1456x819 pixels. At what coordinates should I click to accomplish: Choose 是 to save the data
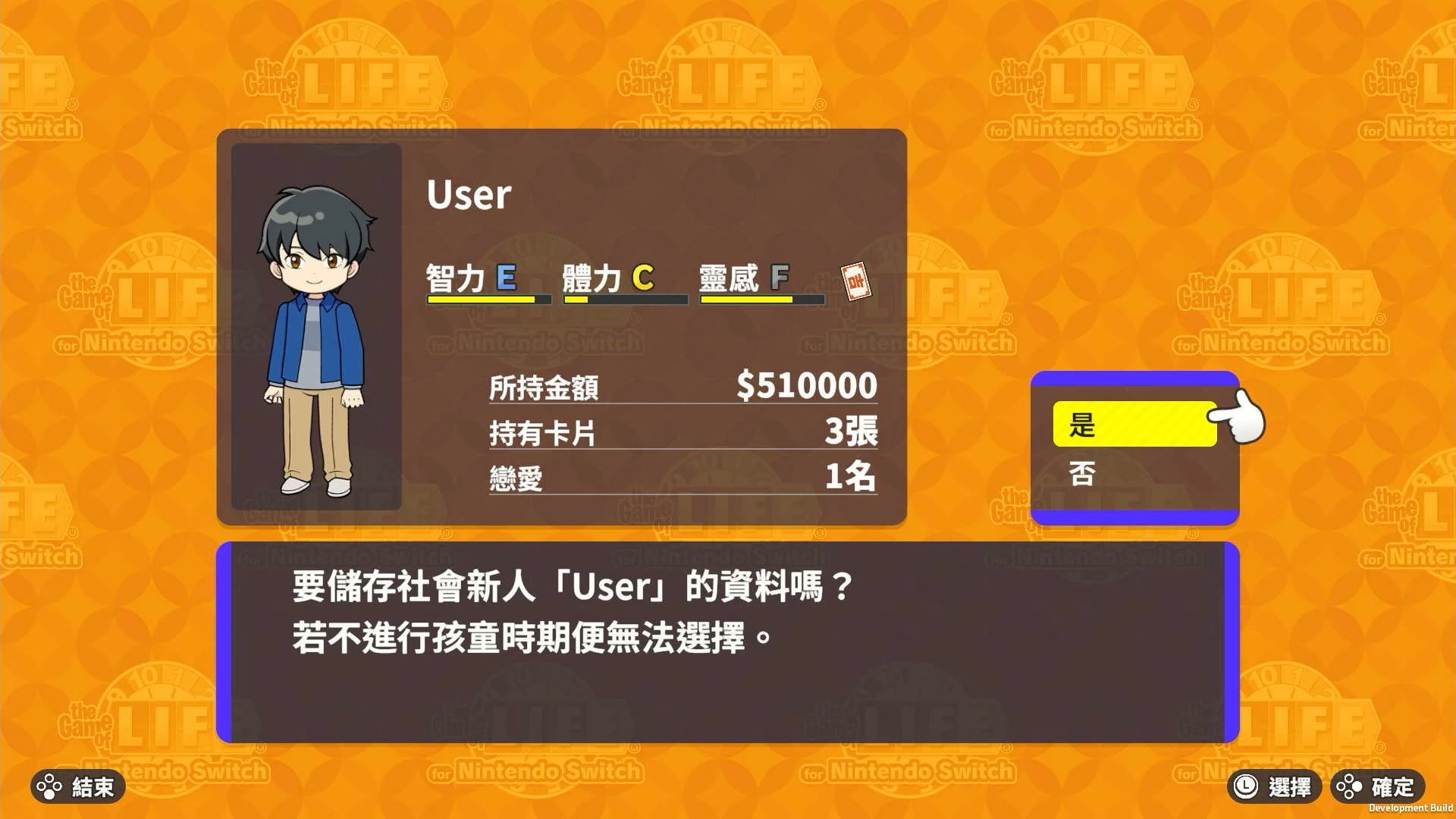[x=1134, y=425]
